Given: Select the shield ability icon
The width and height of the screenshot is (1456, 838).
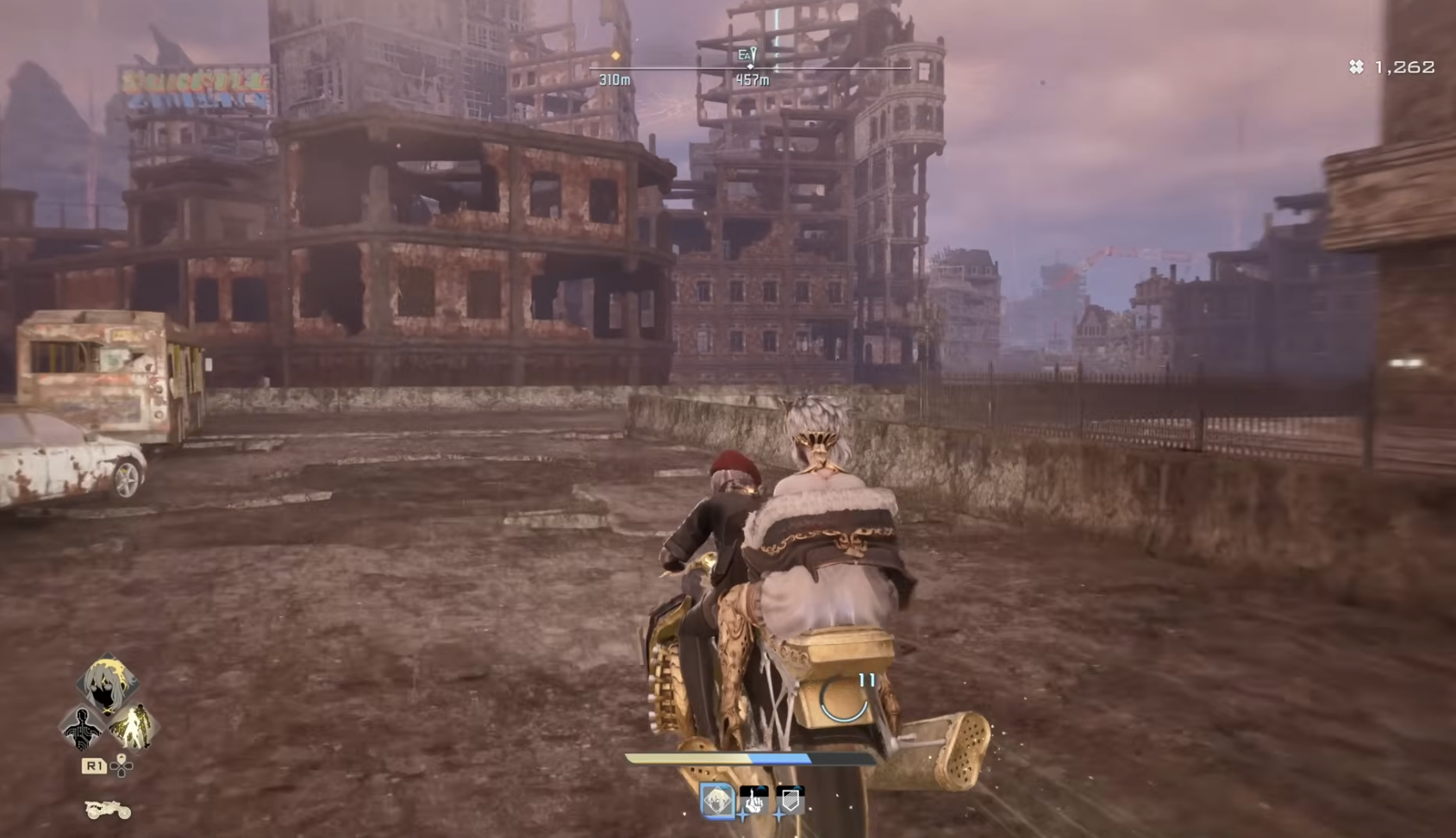Looking at the screenshot, I should [790, 802].
